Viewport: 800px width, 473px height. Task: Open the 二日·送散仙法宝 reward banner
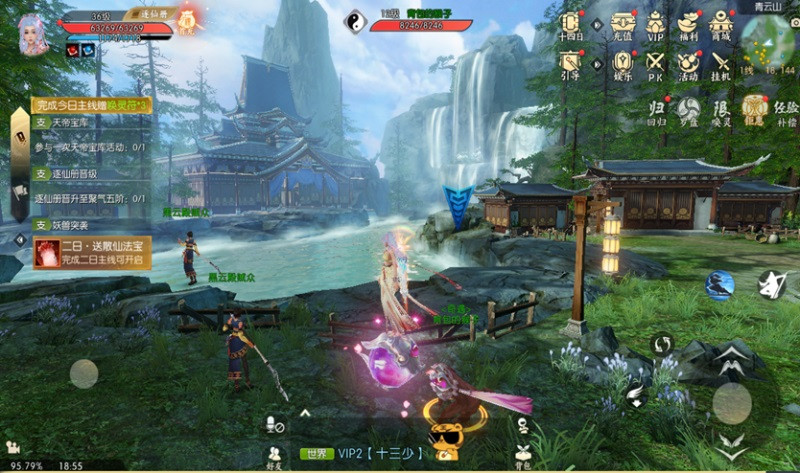(90, 253)
